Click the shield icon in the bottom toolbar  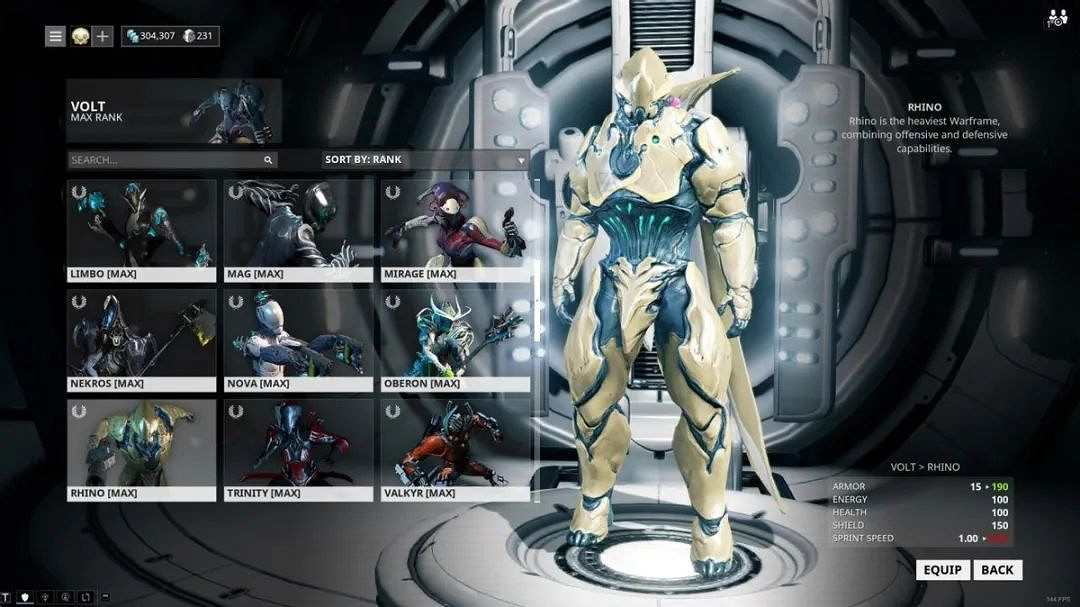(x=25, y=597)
